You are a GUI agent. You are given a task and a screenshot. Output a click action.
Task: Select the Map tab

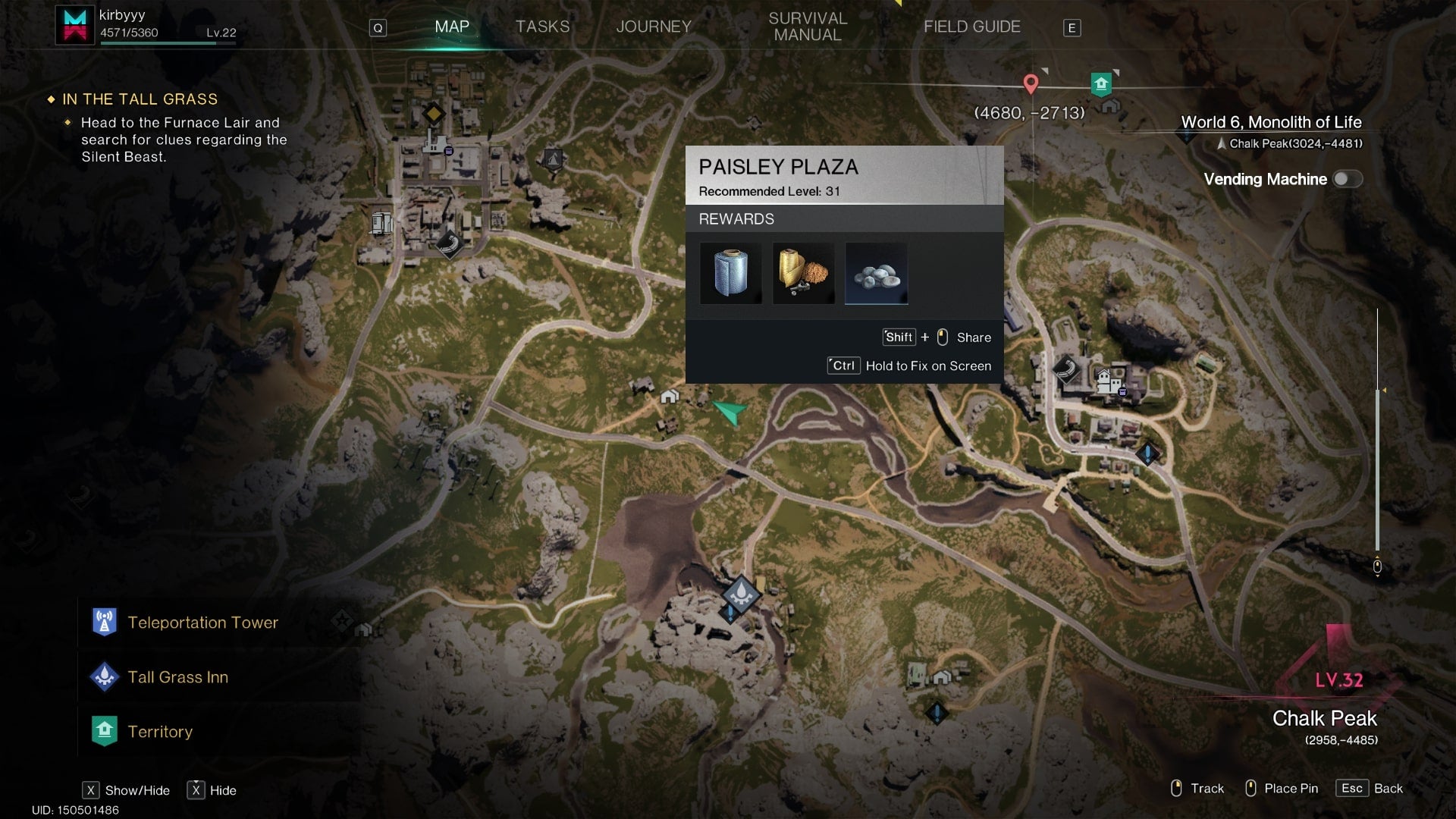(452, 27)
